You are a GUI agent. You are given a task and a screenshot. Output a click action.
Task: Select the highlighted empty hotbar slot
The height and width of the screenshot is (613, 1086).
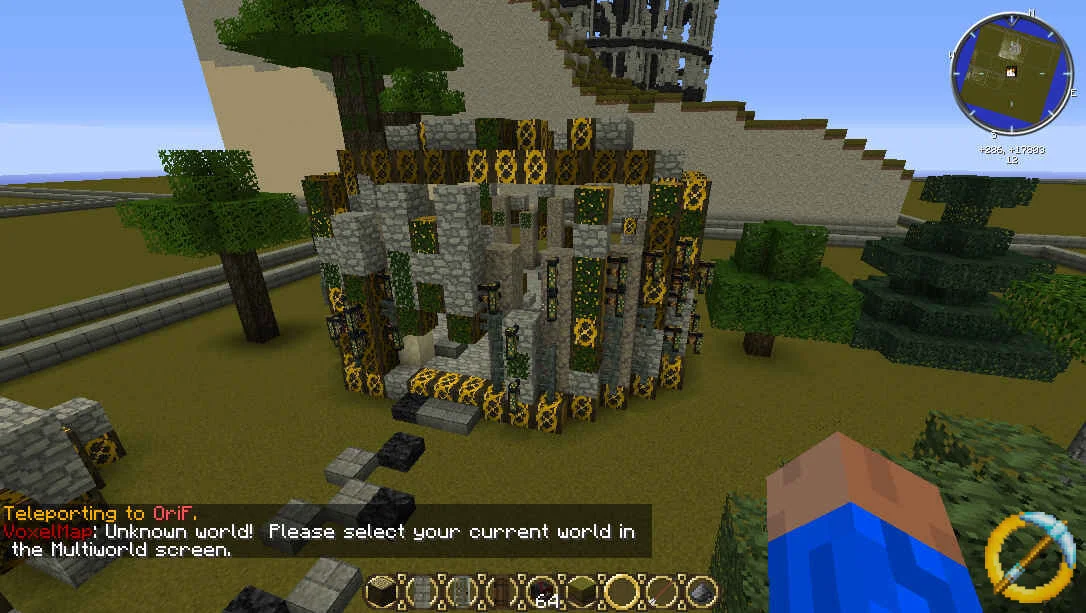[x=621, y=590]
